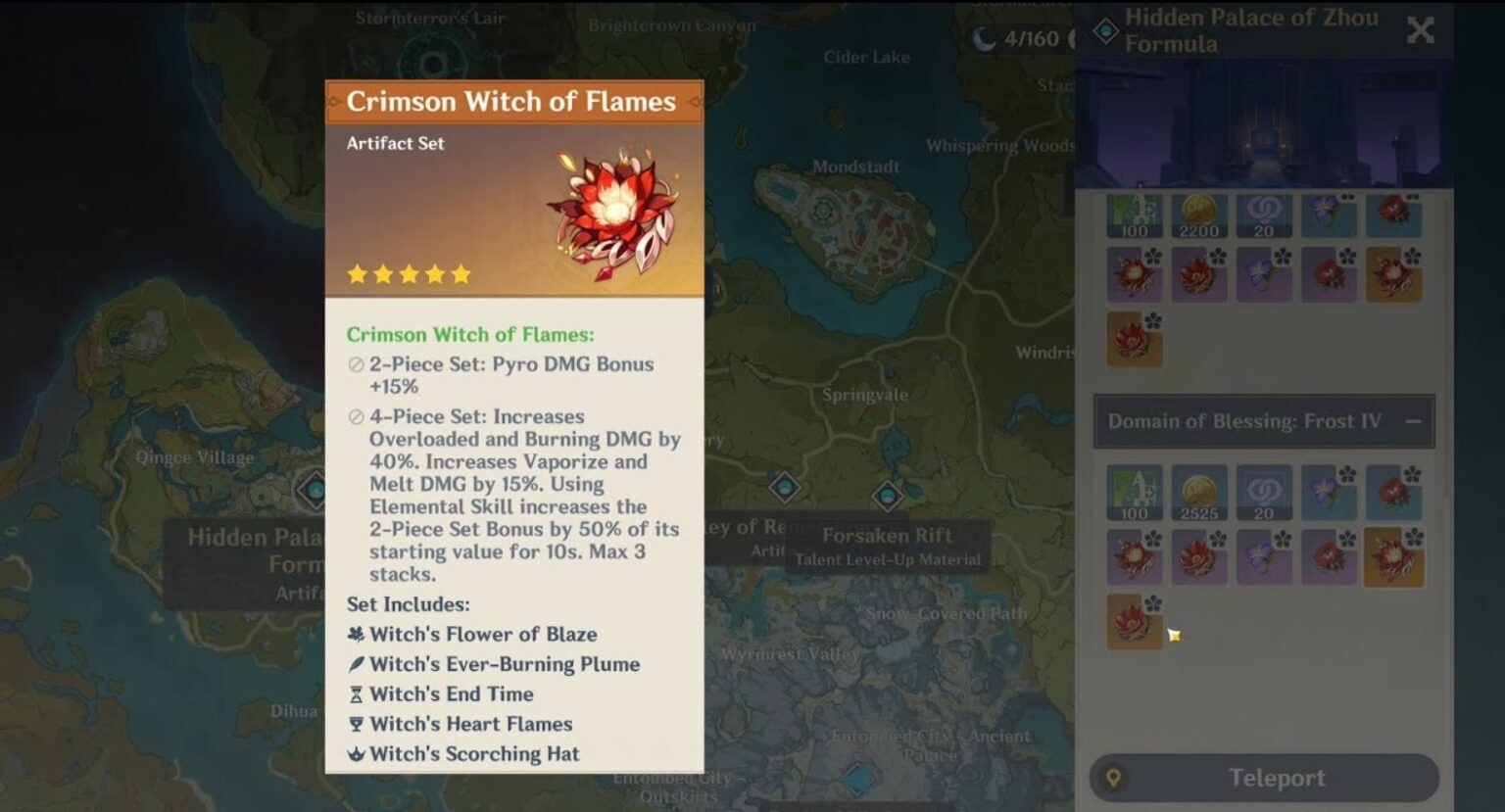Teleport to the selected domain
This screenshot has height=812, width=1505.
pyautogui.click(x=1264, y=779)
